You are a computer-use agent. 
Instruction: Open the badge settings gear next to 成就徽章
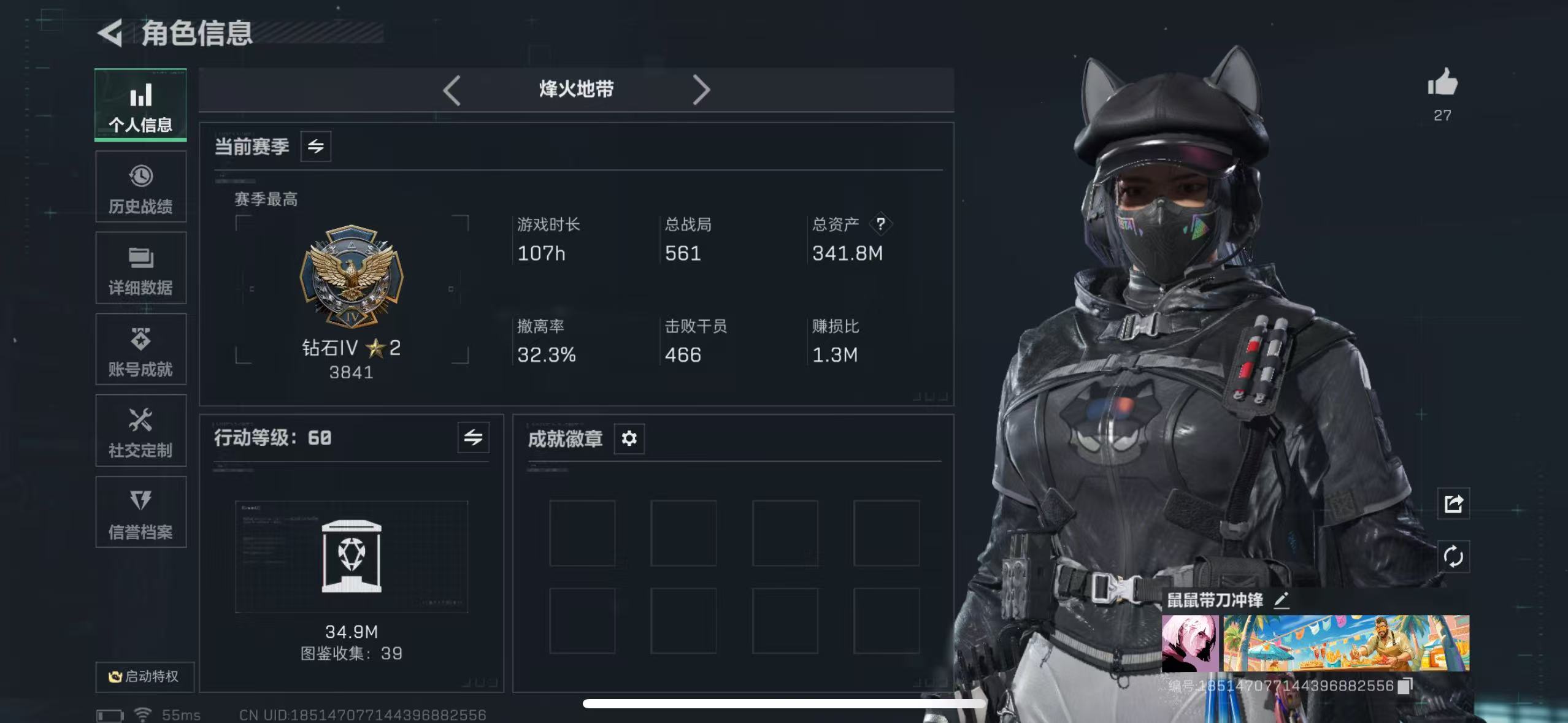[x=629, y=438]
